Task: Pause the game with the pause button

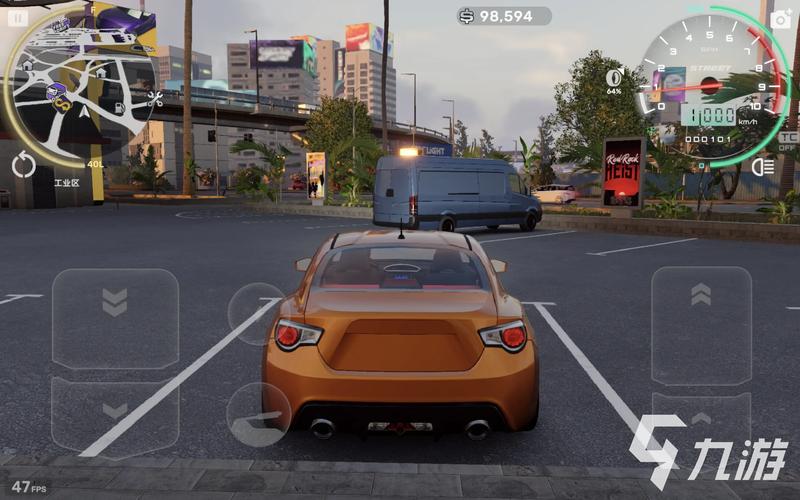Action: pyautogui.click(x=18, y=17)
